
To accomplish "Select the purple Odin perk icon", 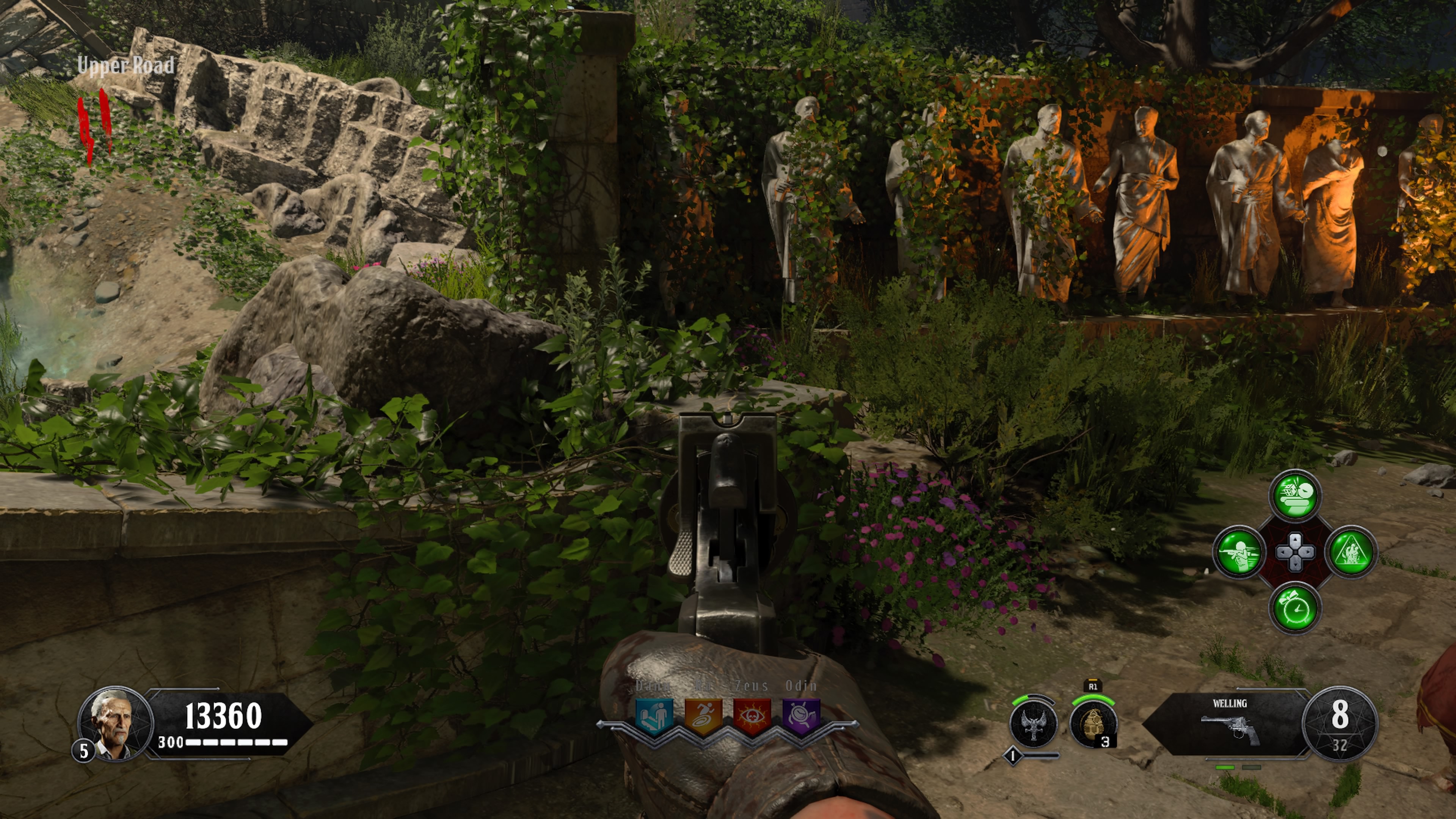I will (801, 716).
